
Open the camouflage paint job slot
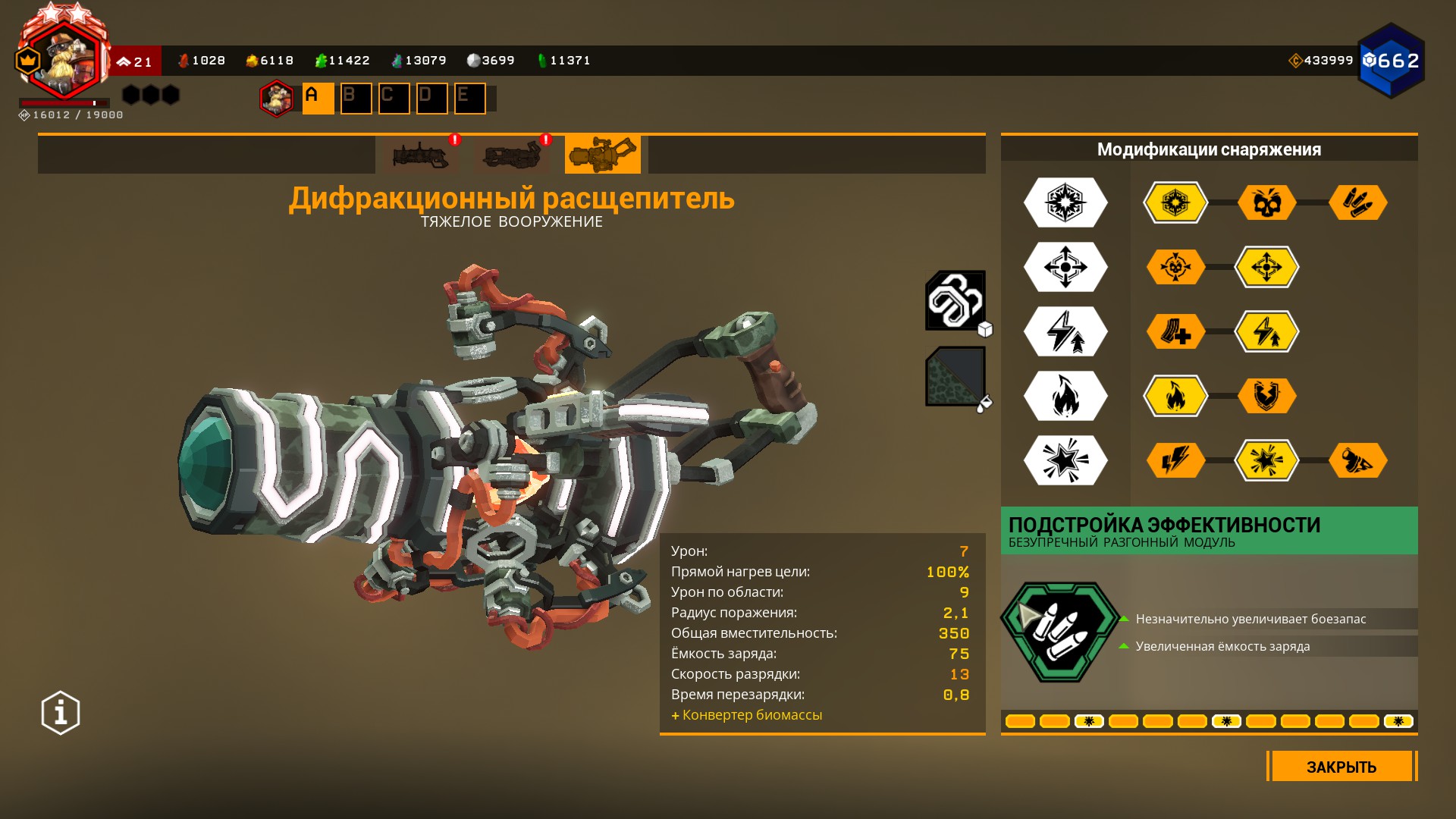pos(955,376)
